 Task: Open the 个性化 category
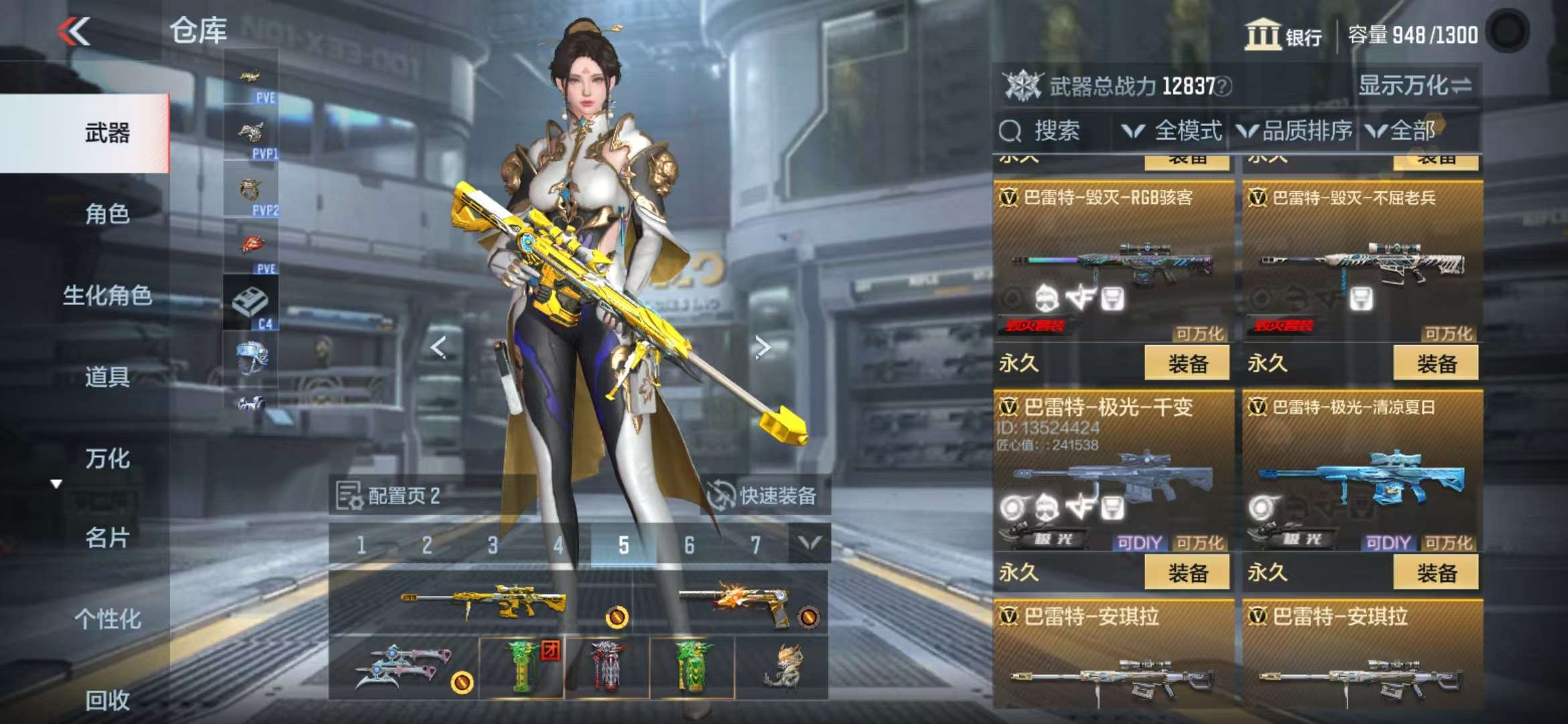coord(107,619)
